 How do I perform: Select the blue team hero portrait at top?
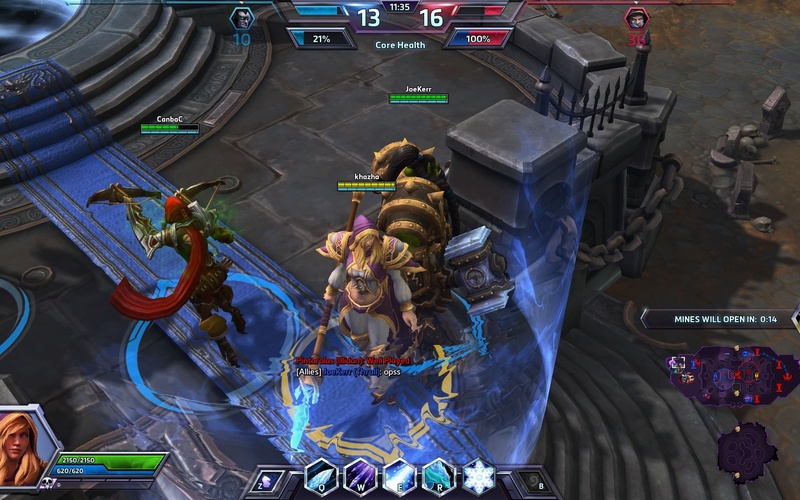click(x=242, y=19)
